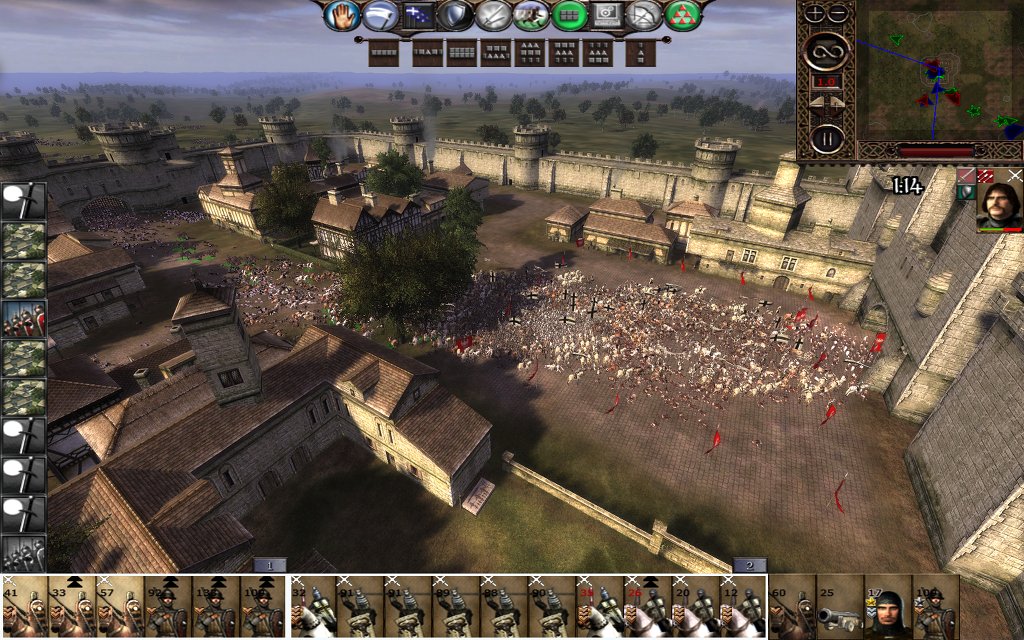Select group 2 tab above unit cards

pyautogui.click(x=749, y=565)
